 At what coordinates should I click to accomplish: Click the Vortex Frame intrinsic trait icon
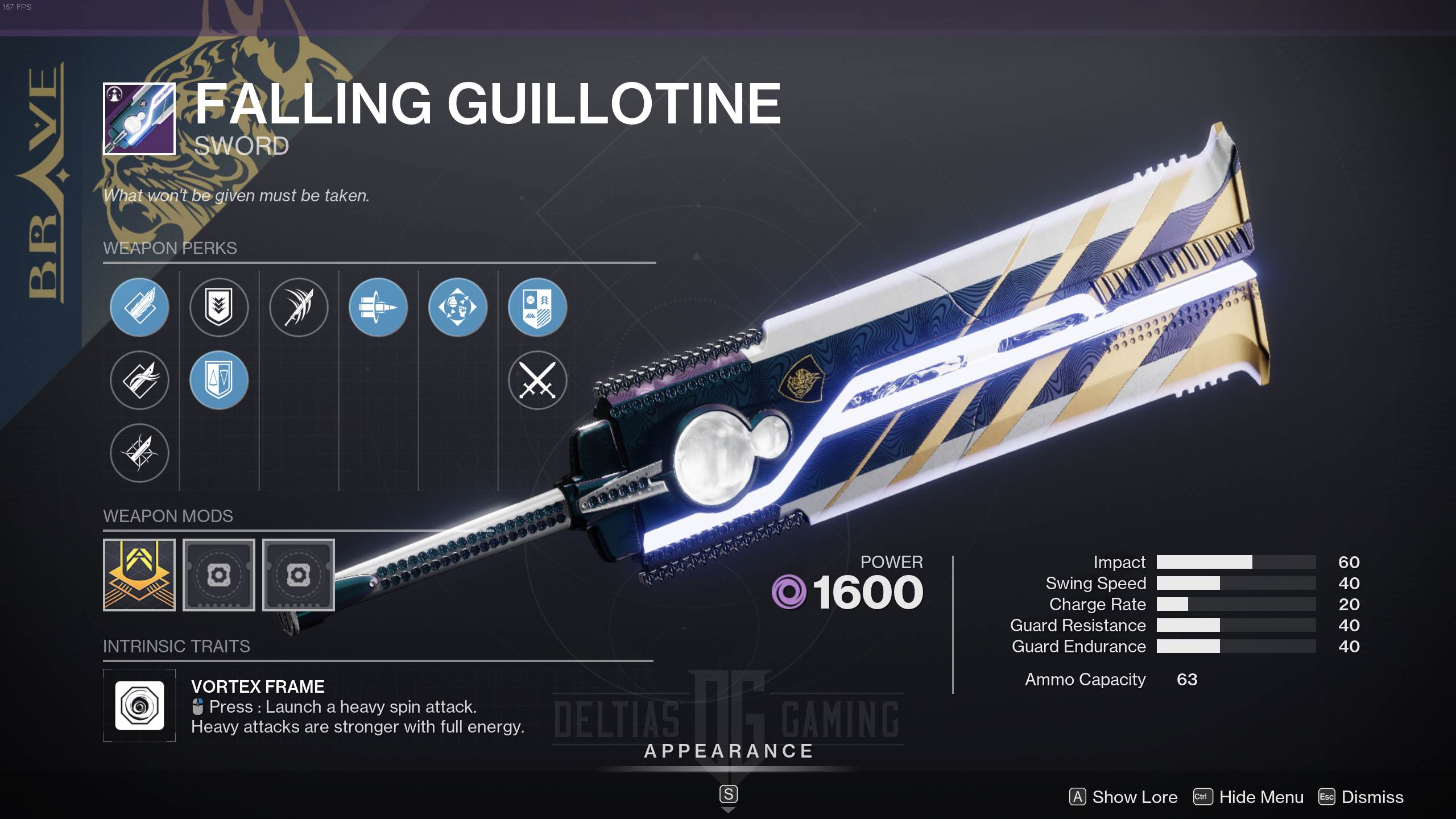pos(139,705)
